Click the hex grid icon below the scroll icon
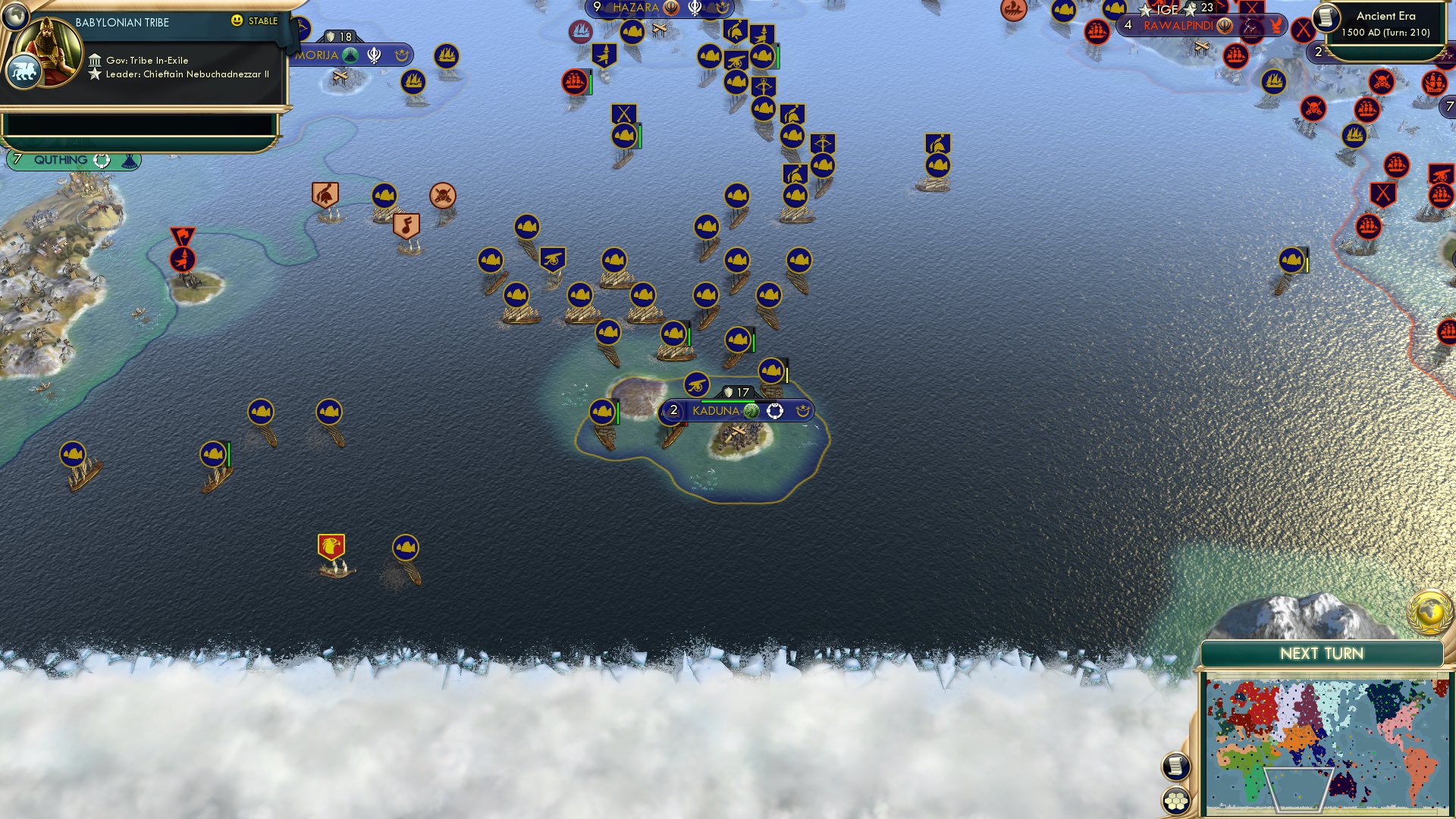This screenshot has width=1456, height=819. click(1175, 800)
